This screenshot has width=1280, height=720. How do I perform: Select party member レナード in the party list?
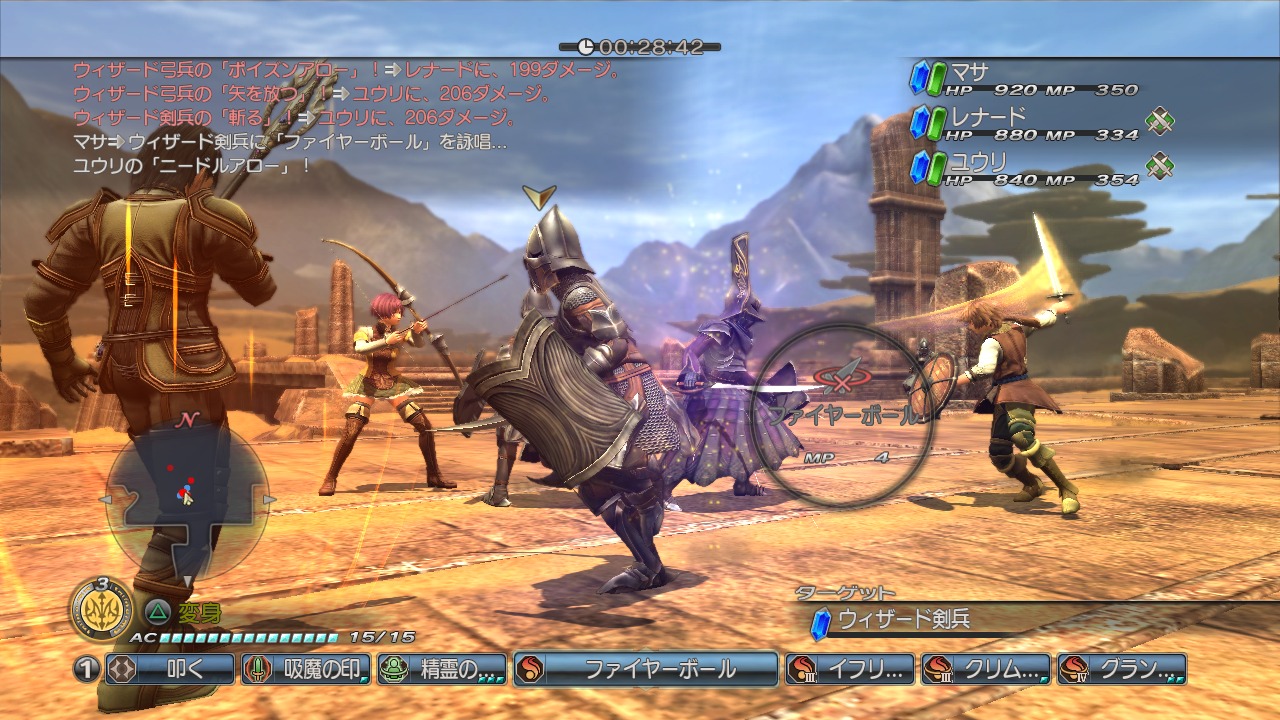pyautogui.click(x=1024, y=123)
